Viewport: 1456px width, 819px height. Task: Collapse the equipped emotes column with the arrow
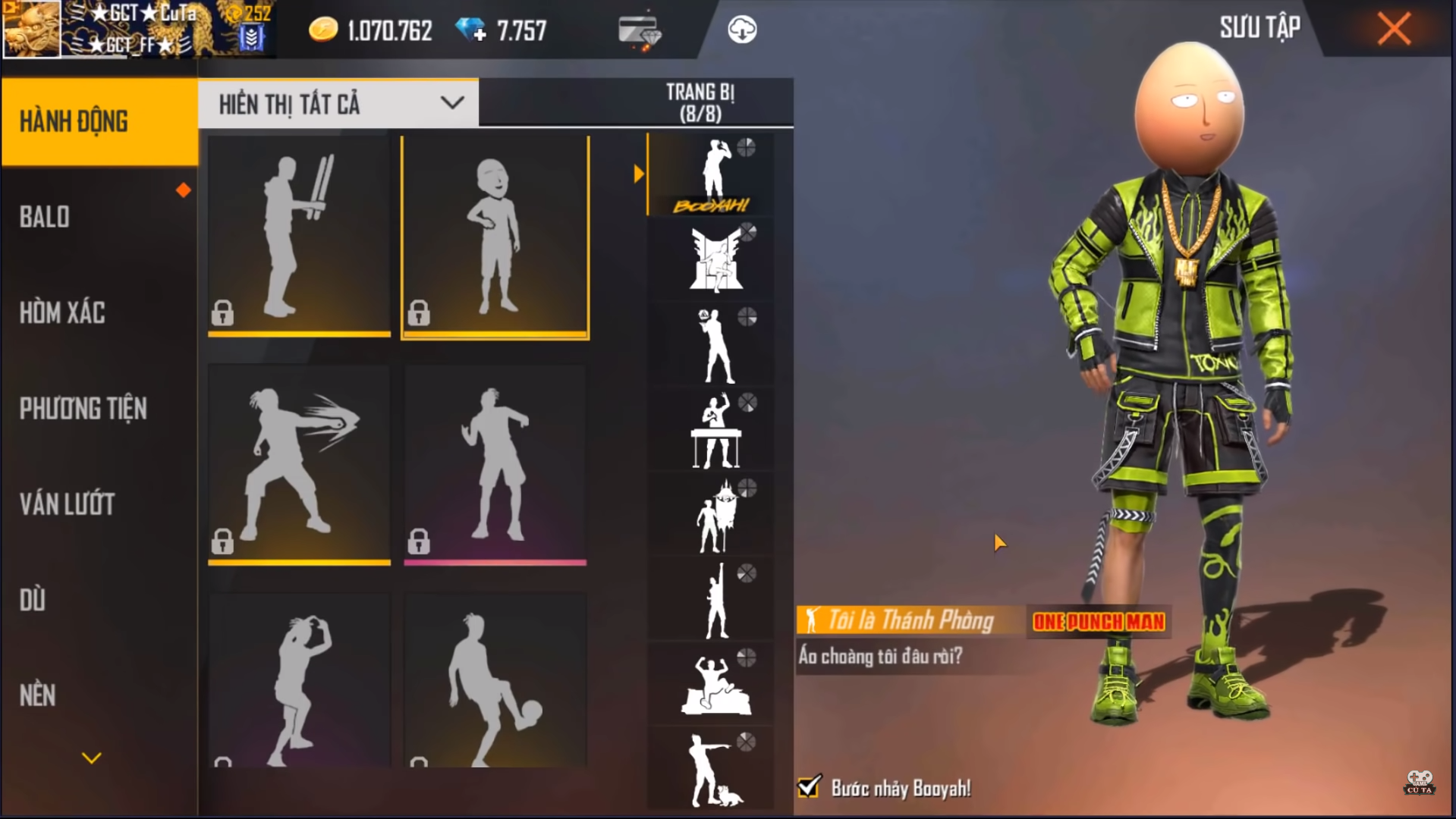point(638,173)
